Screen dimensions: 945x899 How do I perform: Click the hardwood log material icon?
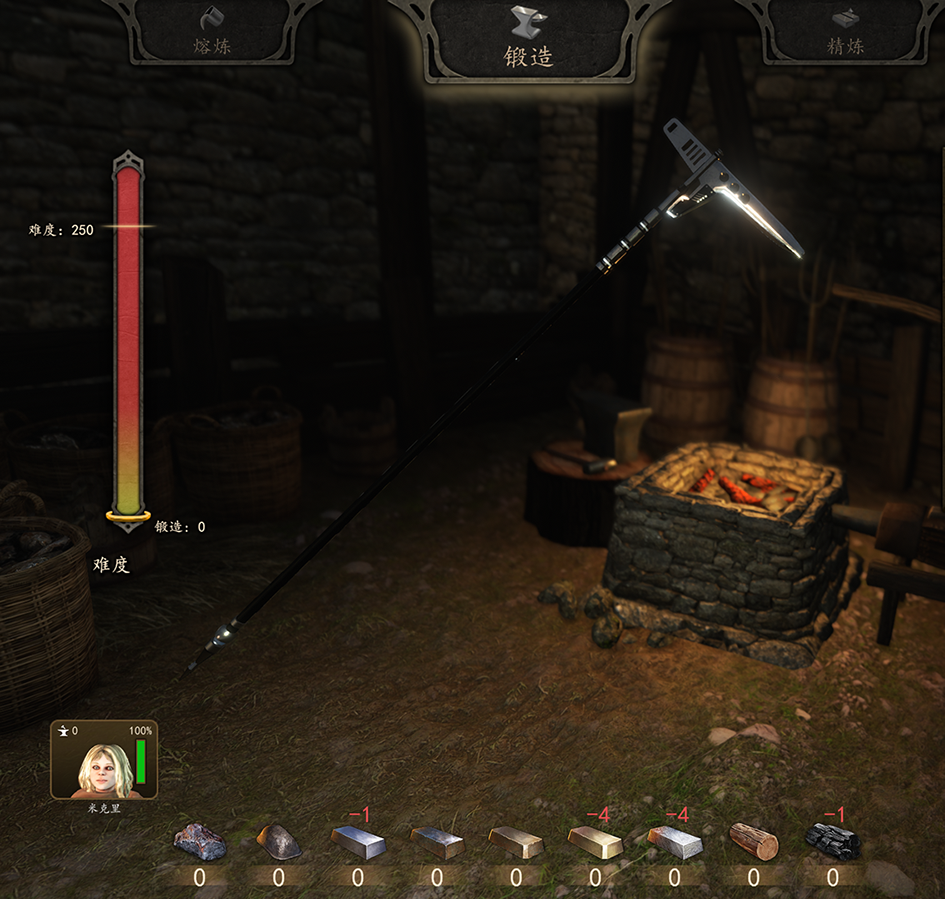pyautogui.click(x=753, y=841)
